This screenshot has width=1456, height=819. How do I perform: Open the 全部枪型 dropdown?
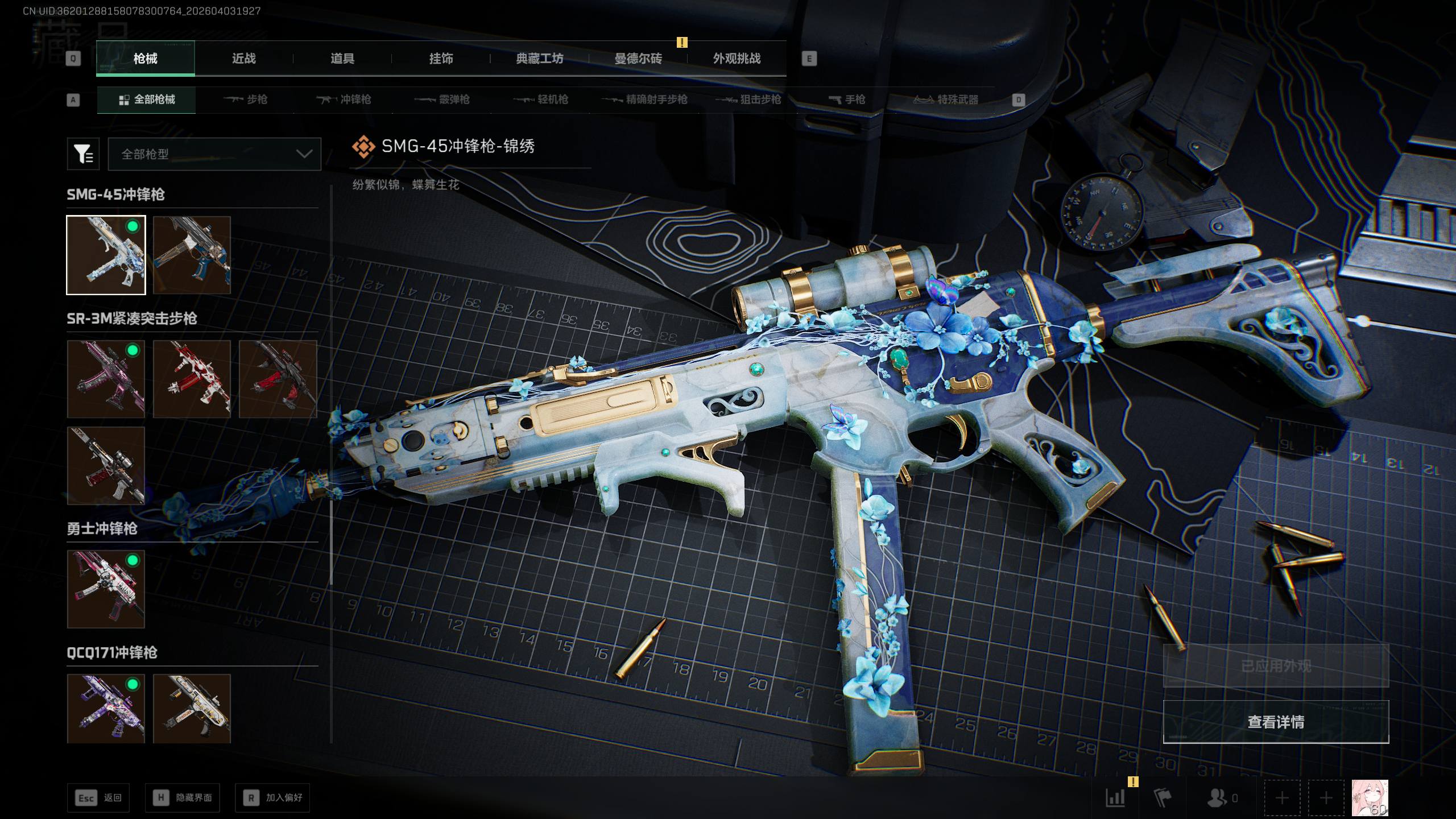(x=214, y=154)
